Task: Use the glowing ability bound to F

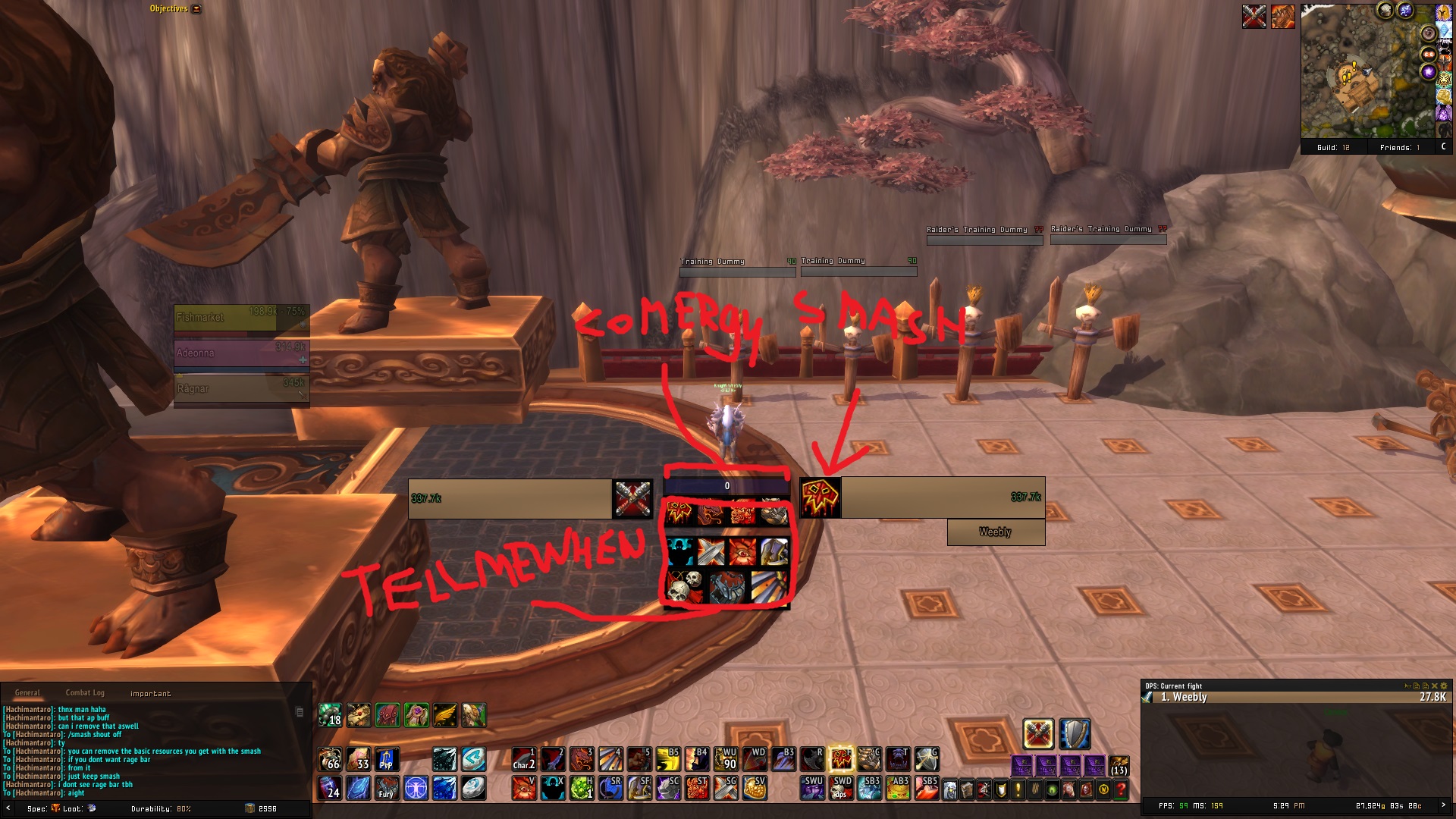Action: click(x=840, y=758)
